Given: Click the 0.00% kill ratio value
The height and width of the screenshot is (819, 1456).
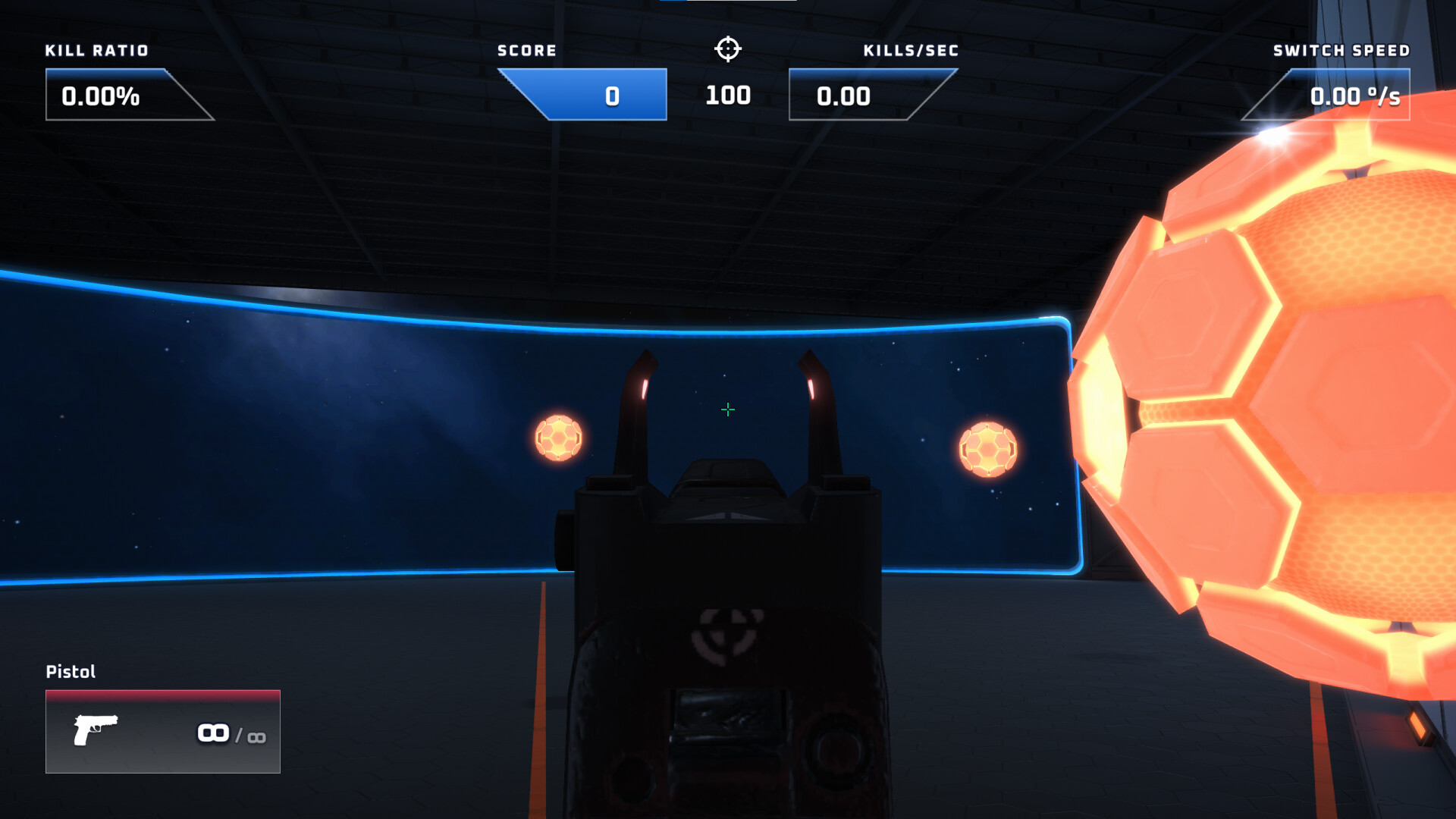Looking at the screenshot, I should pos(101,96).
